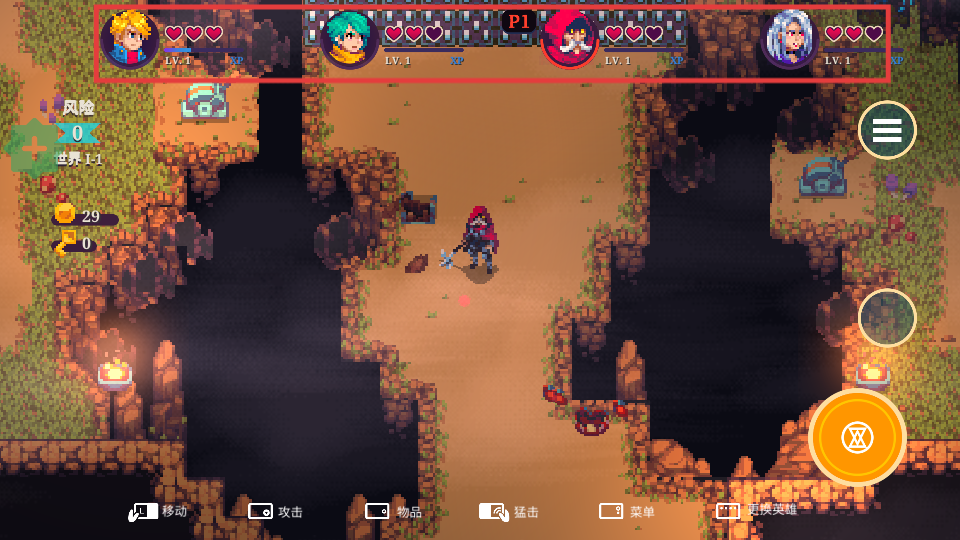Viewport: 960px width, 540px height.
Task: Choose the red-haired P1 hero portrait
Action: [x=570, y=40]
